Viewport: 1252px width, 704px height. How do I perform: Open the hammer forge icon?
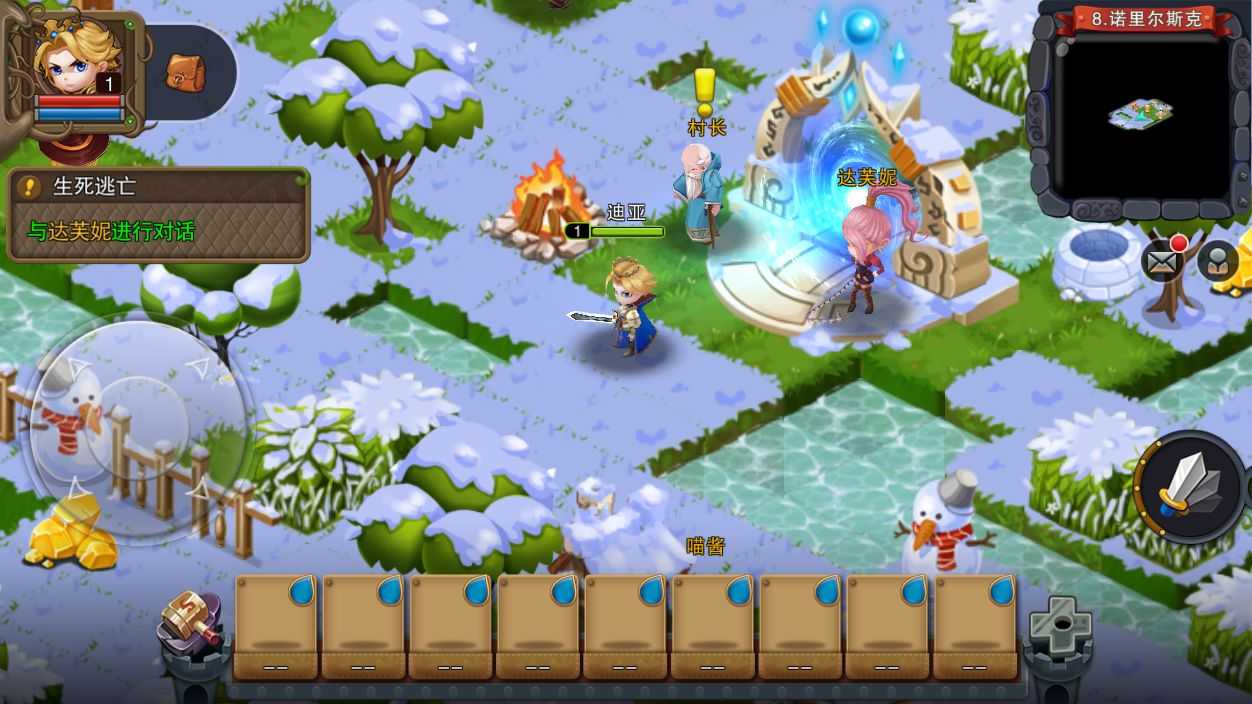pos(191,621)
